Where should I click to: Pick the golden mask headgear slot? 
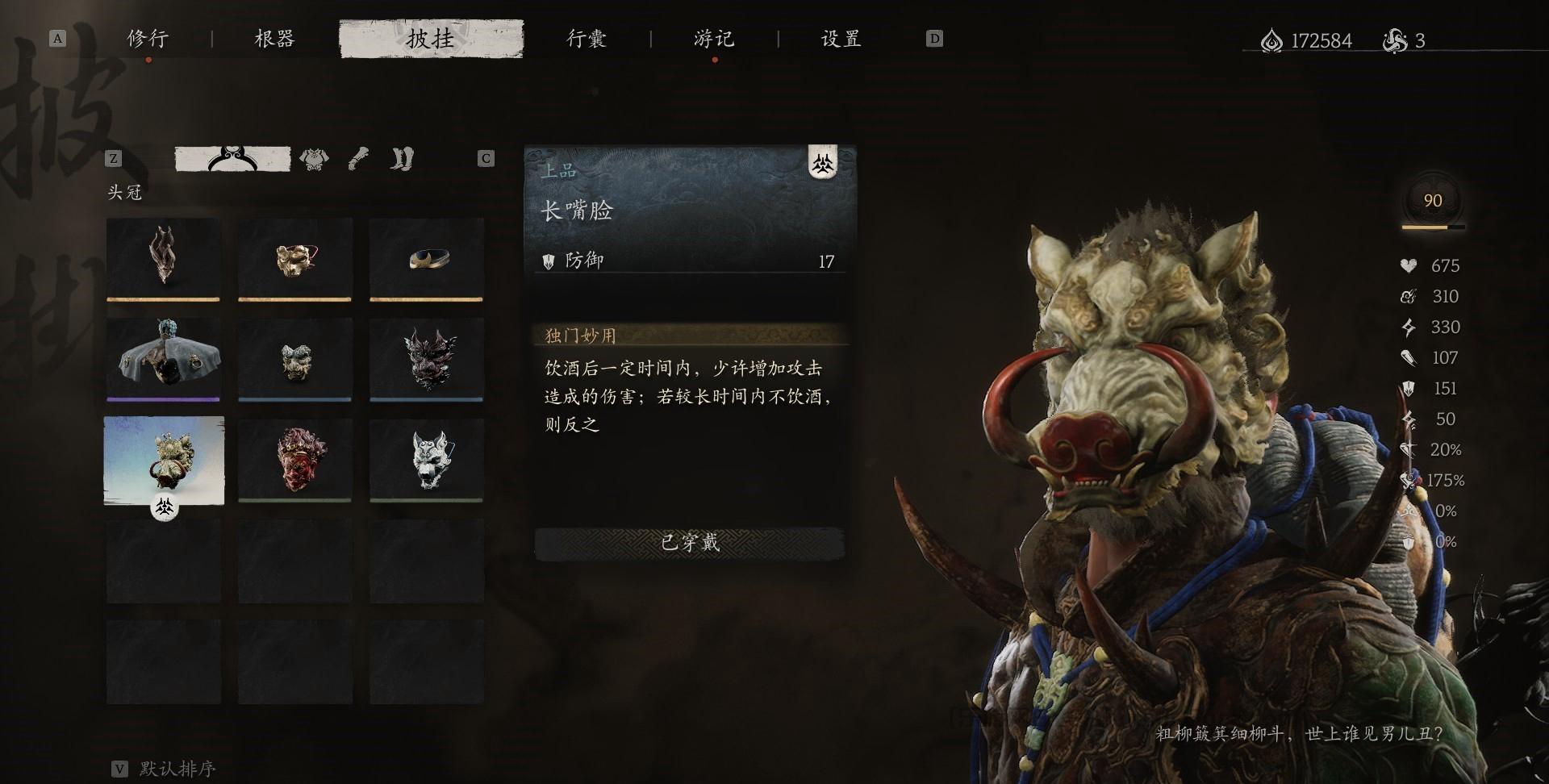tap(294, 258)
